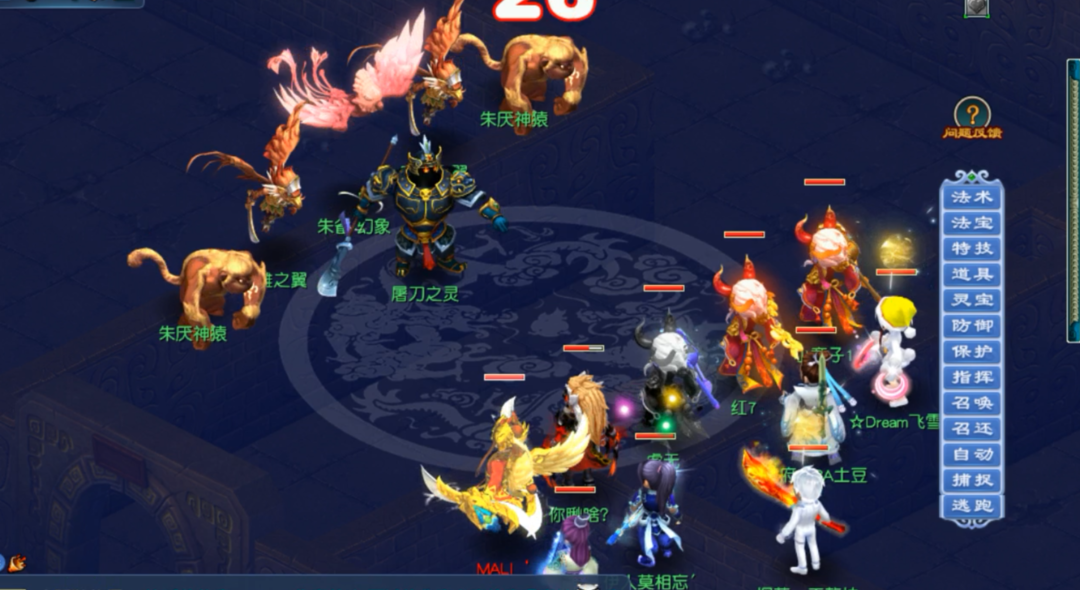The image size is (1080, 590).
Task: Click the 召还 recall button
Action: click(971, 429)
